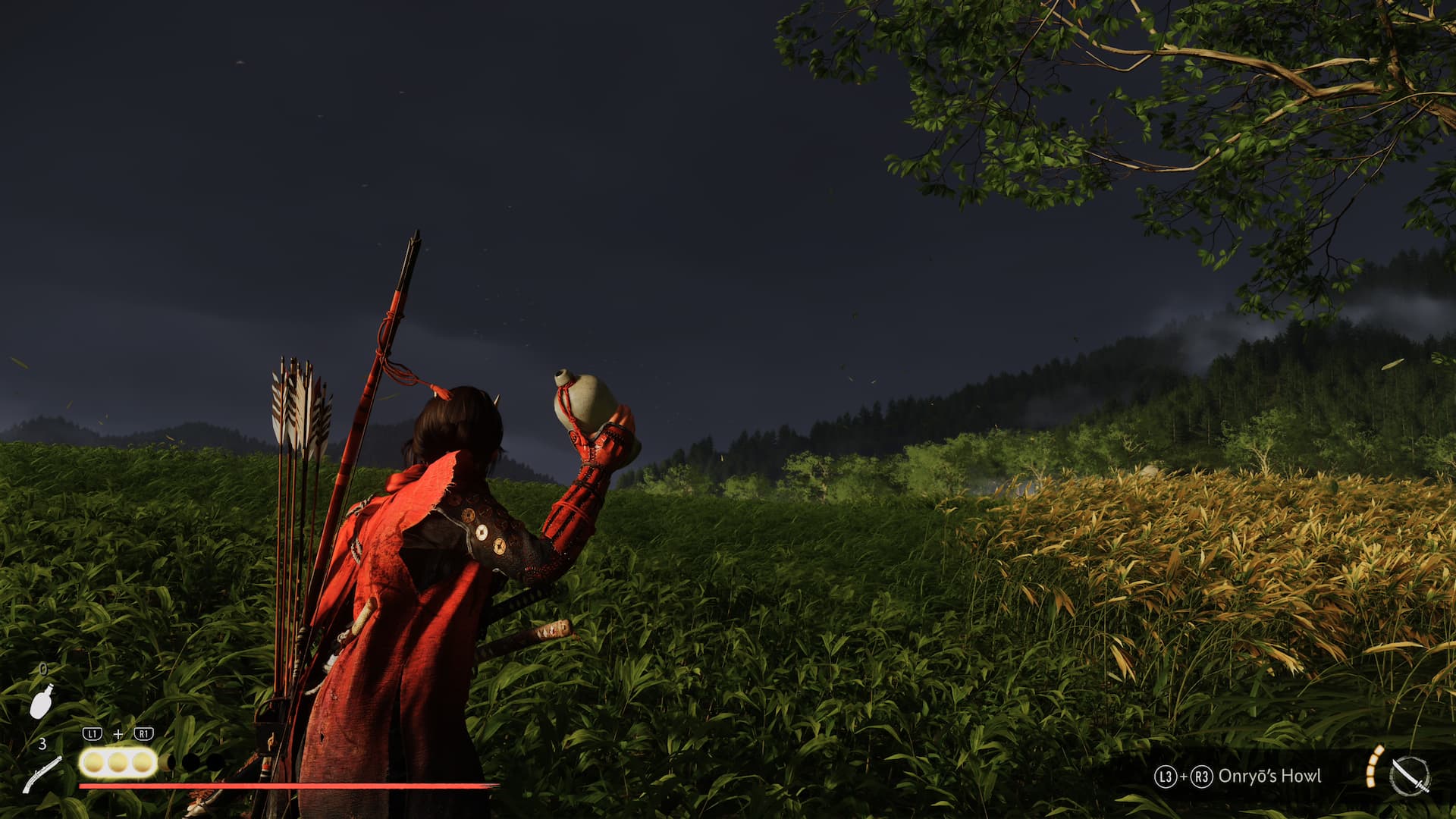Activate the glowing spirit orbs gauge
Image resolution: width=1456 pixels, height=819 pixels.
click(x=118, y=762)
